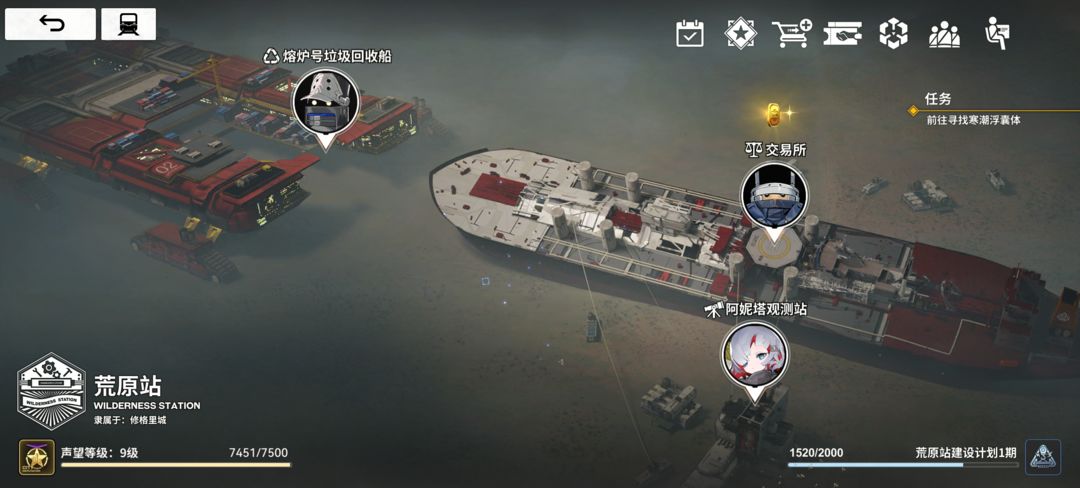Open the calendar checkmark icon

coord(690,34)
